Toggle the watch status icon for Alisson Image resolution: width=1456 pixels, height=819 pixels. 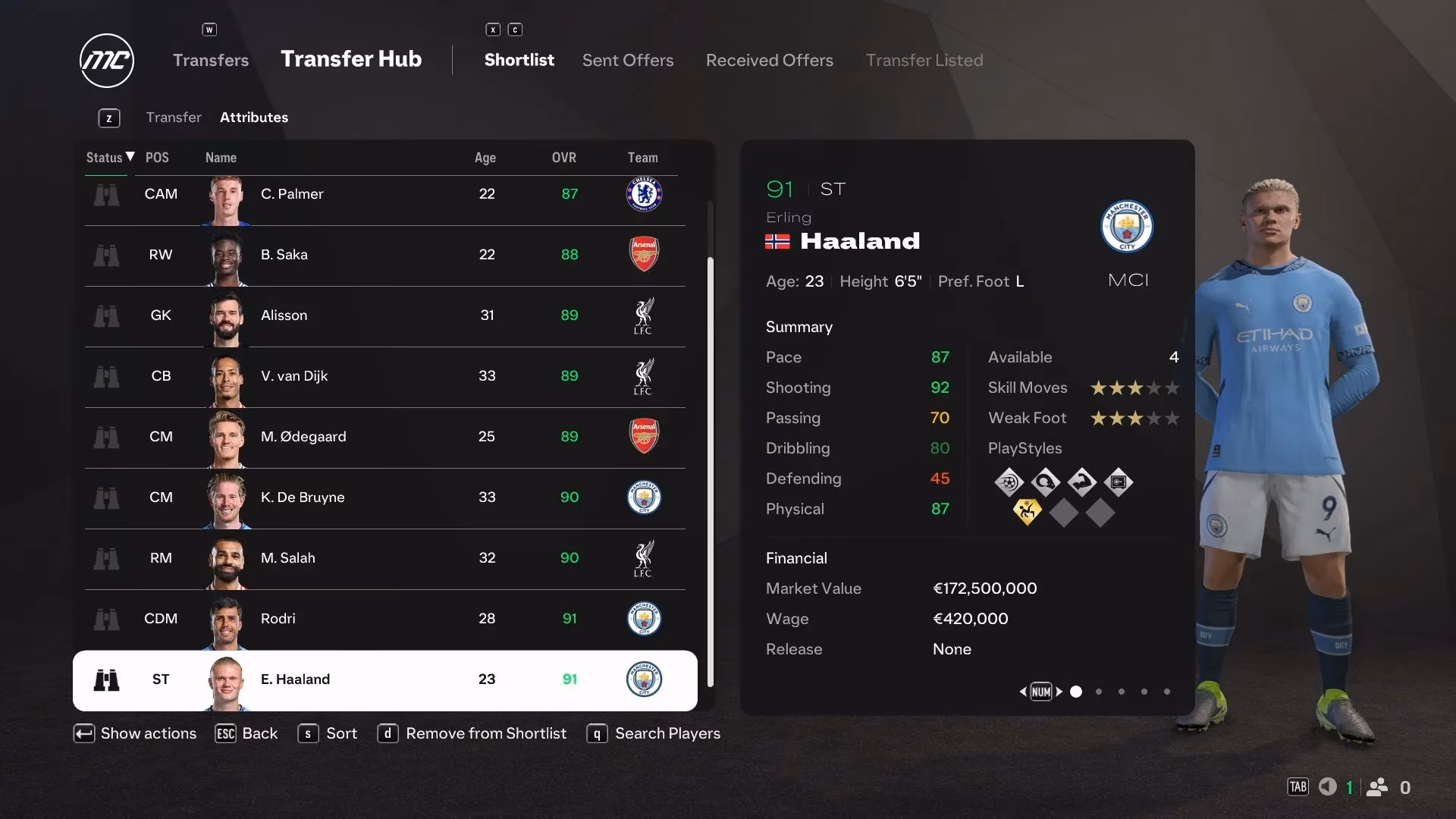tap(107, 316)
